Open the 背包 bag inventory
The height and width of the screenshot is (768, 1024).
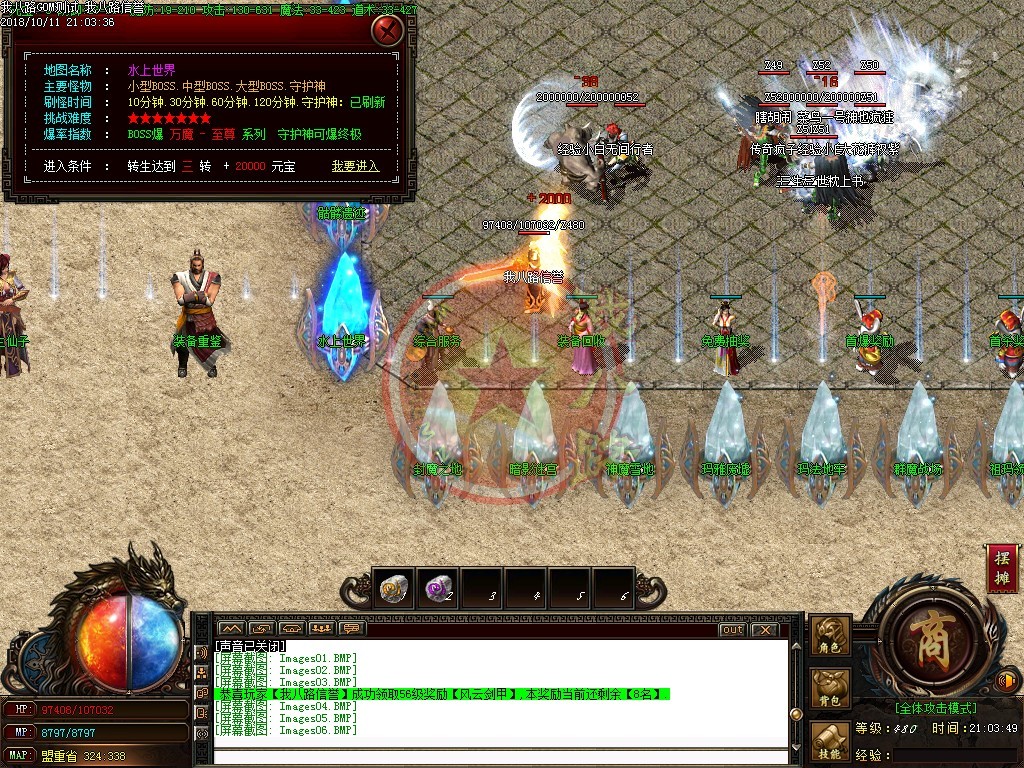(x=830, y=689)
